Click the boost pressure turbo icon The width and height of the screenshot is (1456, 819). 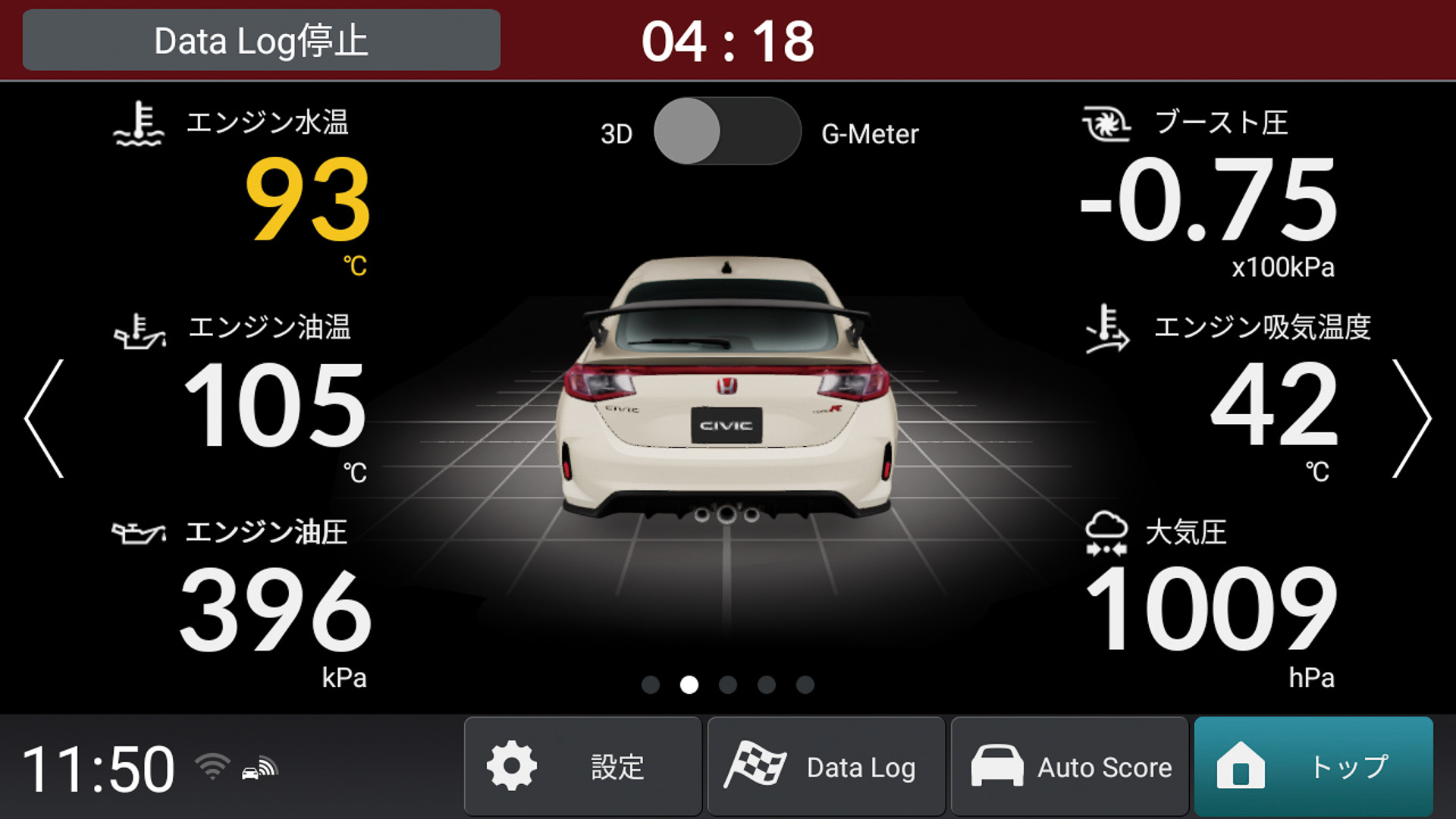click(1106, 124)
